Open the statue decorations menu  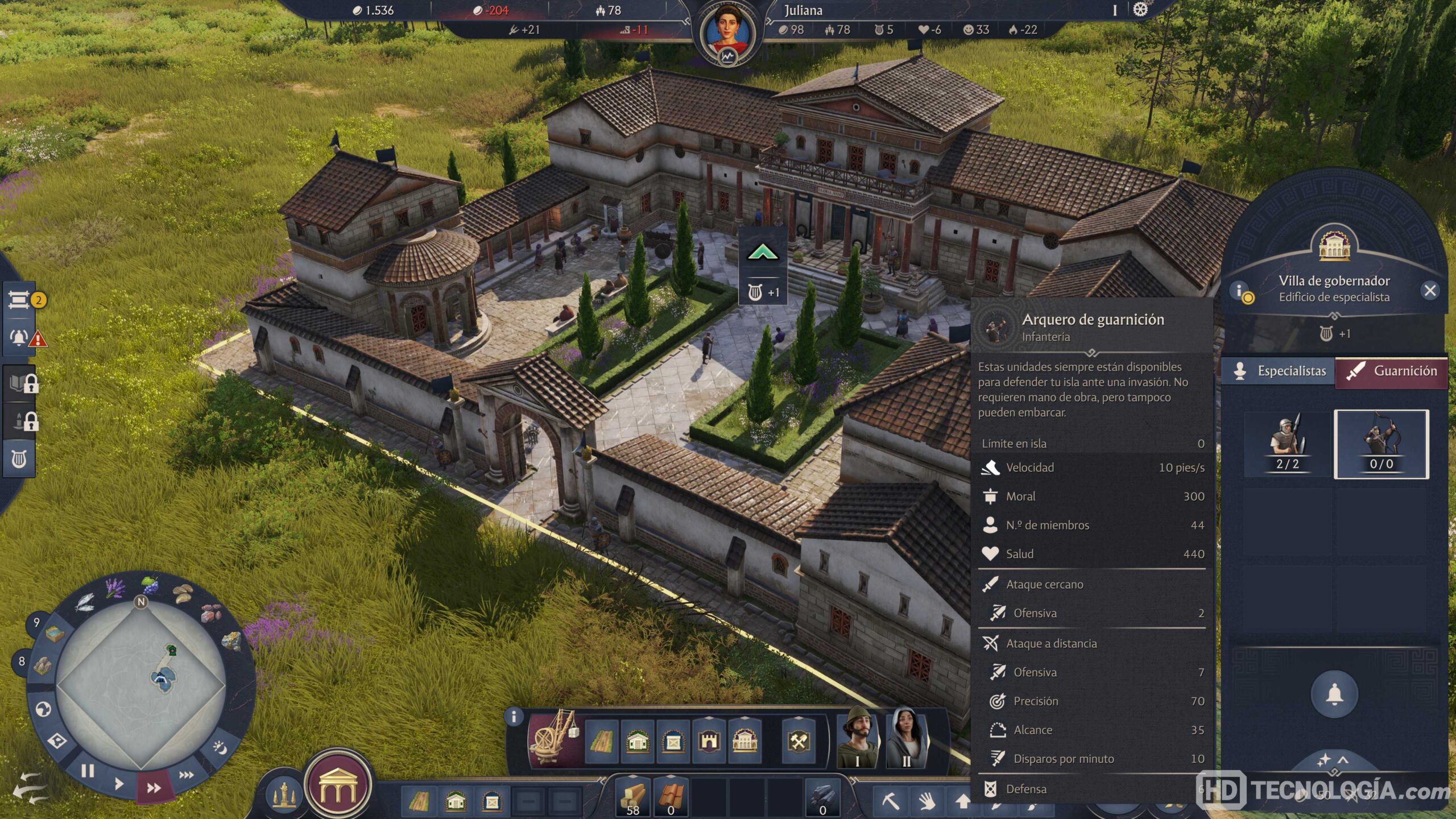(x=284, y=796)
